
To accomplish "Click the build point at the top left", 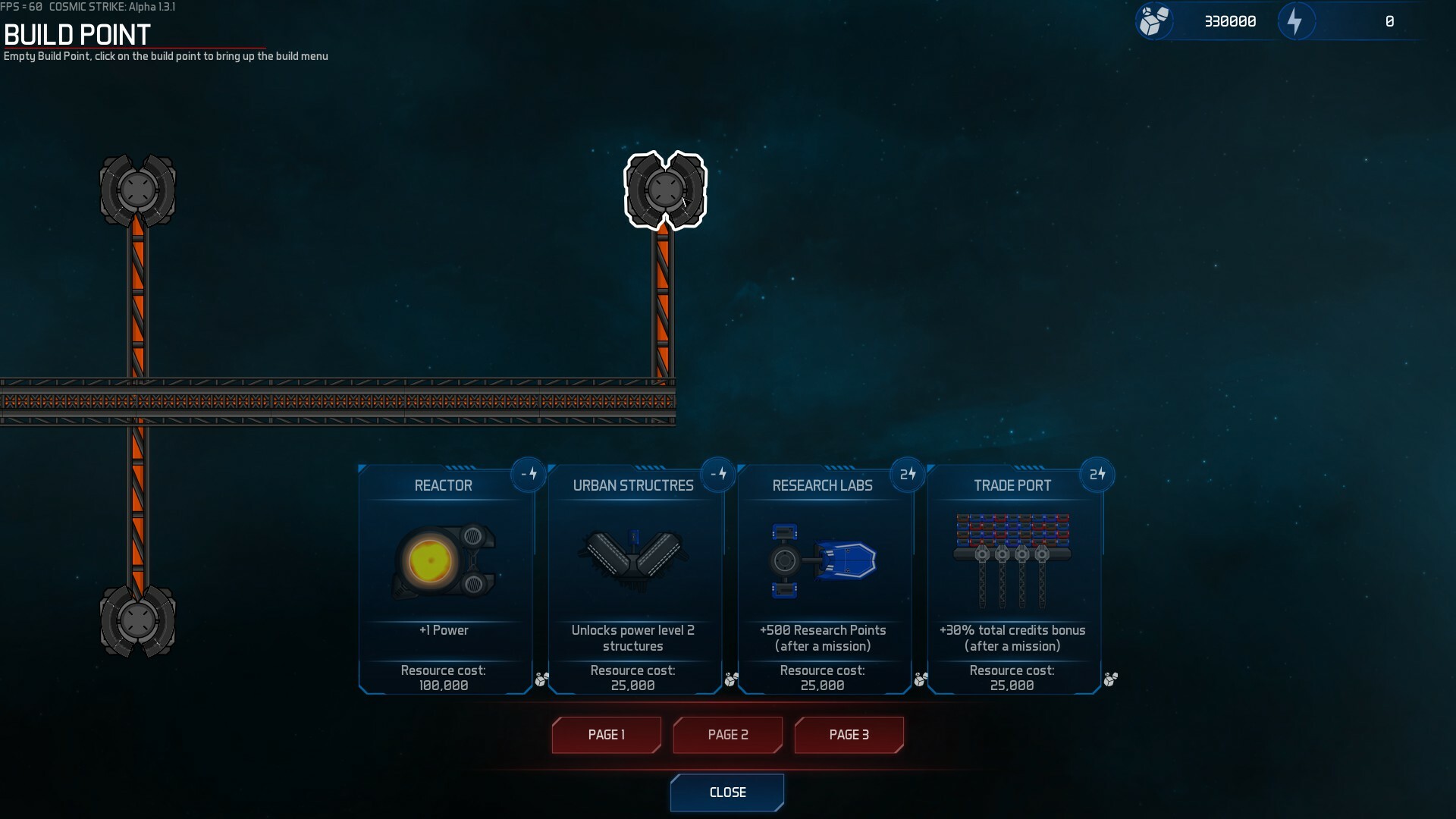I will [x=137, y=190].
